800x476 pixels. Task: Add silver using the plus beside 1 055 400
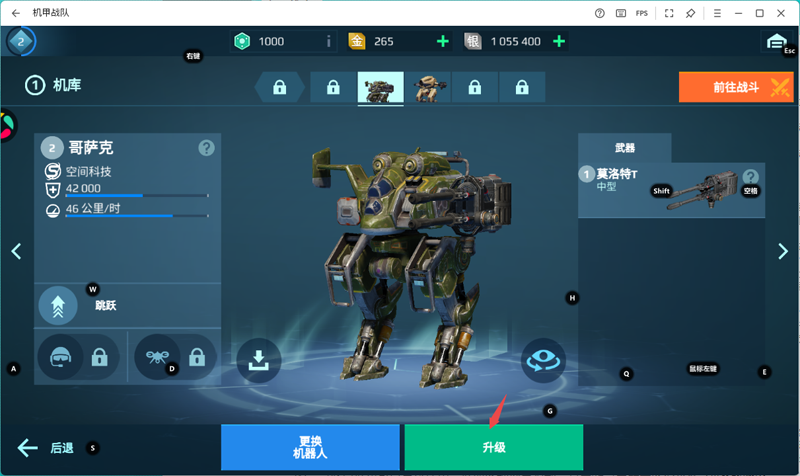click(x=559, y=41)
